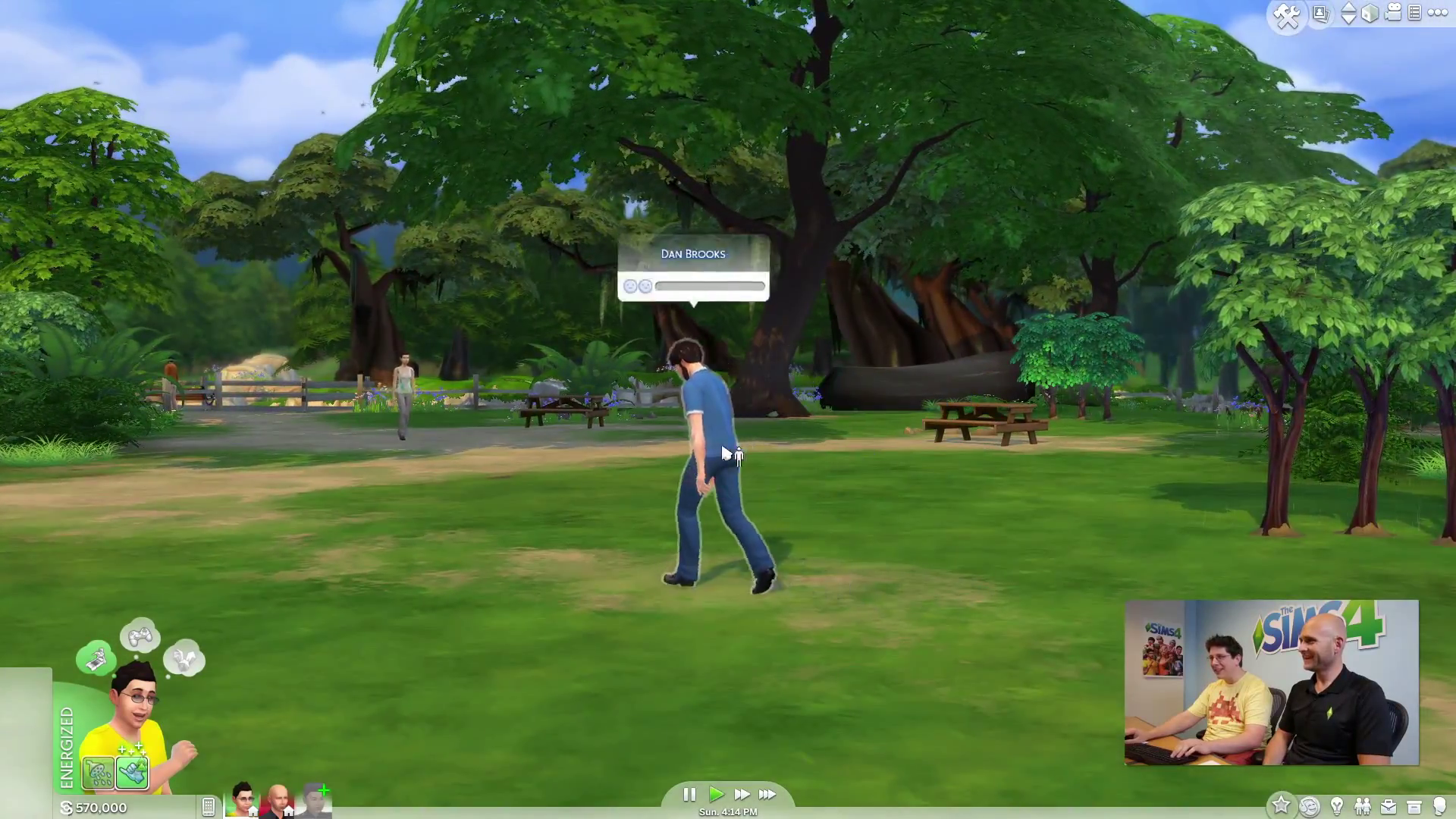Screen dimensions: 1456x819
Task: Set game speed to normal play
Action: pos(716,794)
